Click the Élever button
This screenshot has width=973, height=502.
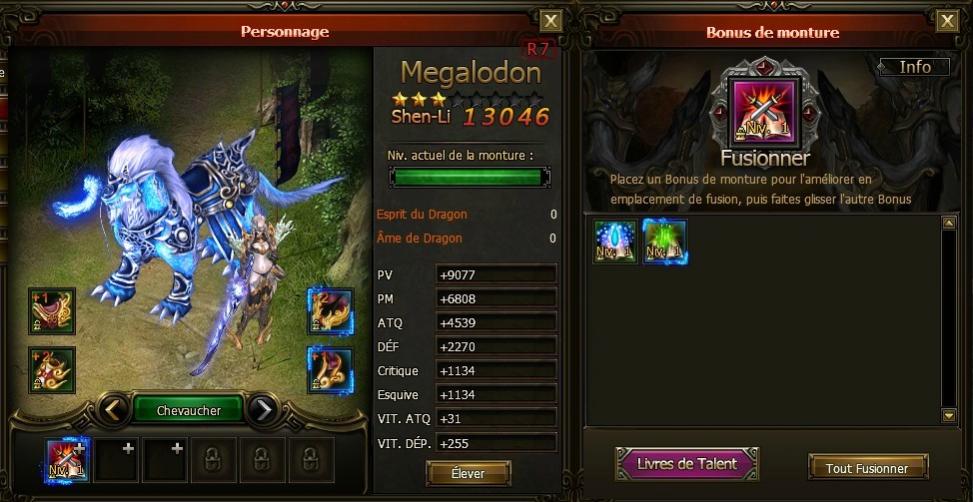(x=468, y=472)
